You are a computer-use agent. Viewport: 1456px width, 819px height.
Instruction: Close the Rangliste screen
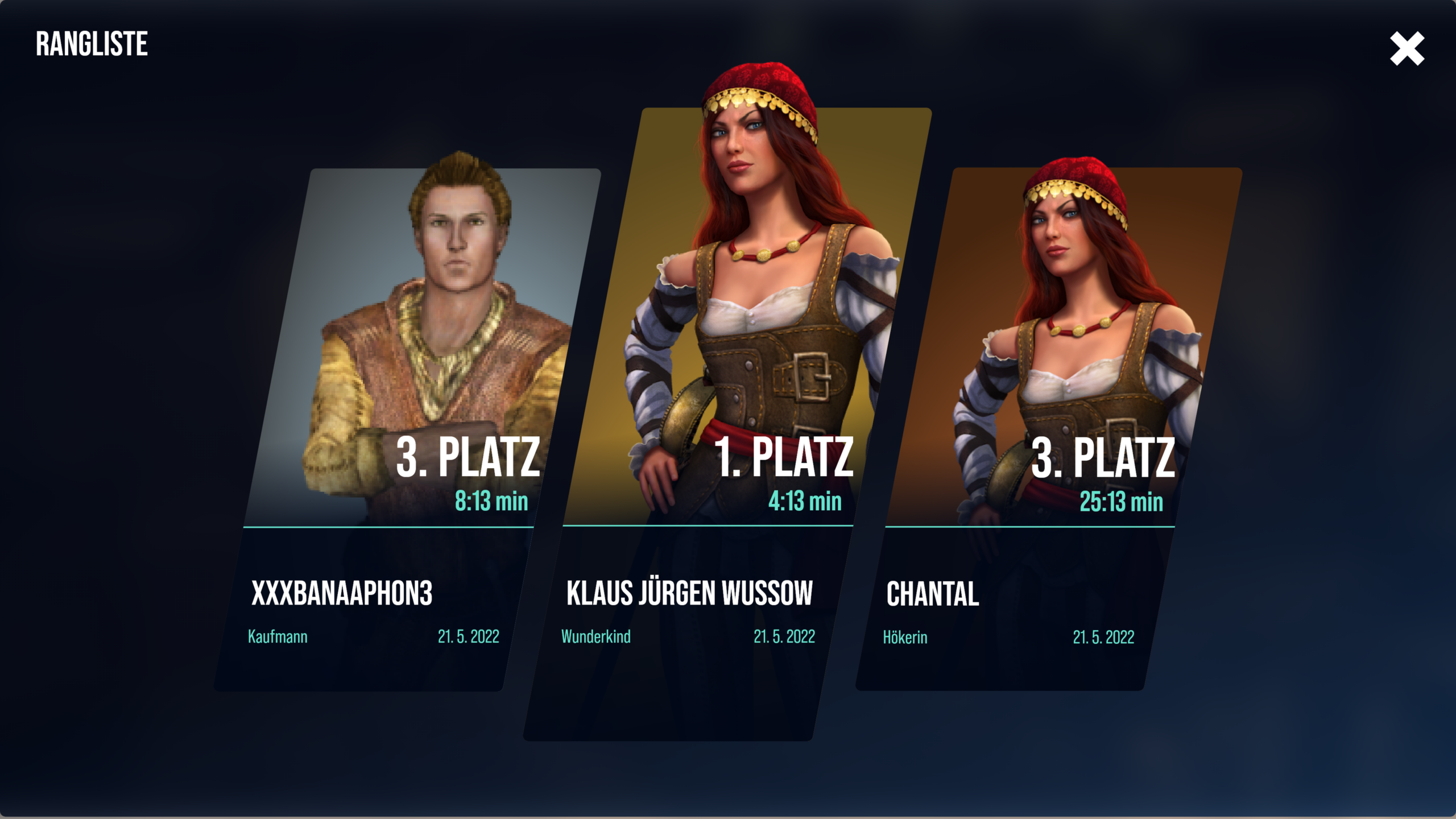pos(1407,49)
